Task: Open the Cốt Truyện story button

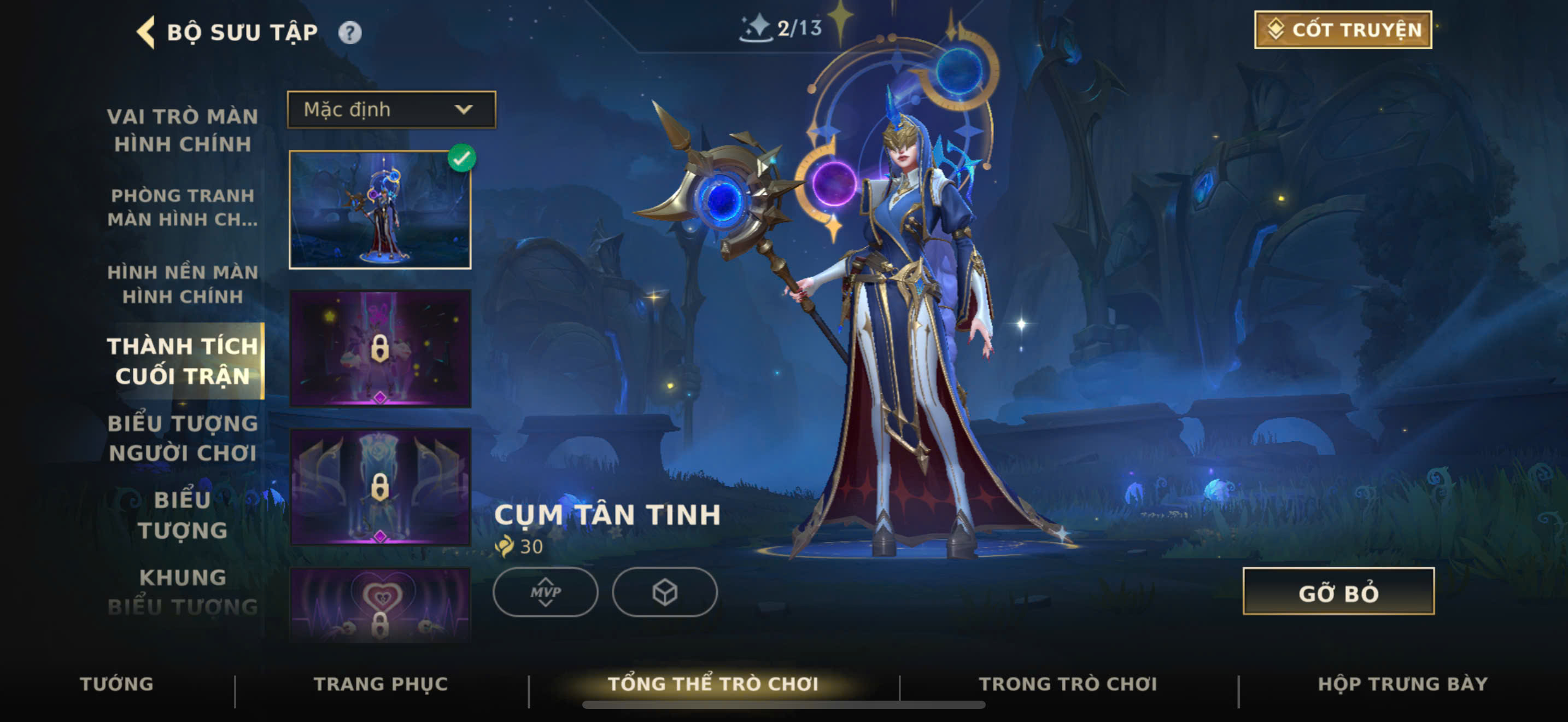Action: pos(1343,30)
